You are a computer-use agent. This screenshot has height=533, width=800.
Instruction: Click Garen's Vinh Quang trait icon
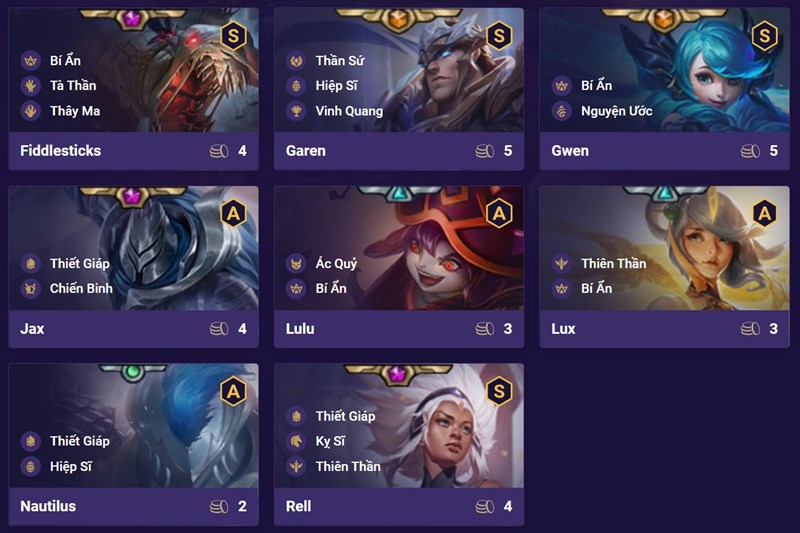pos(295,111)
